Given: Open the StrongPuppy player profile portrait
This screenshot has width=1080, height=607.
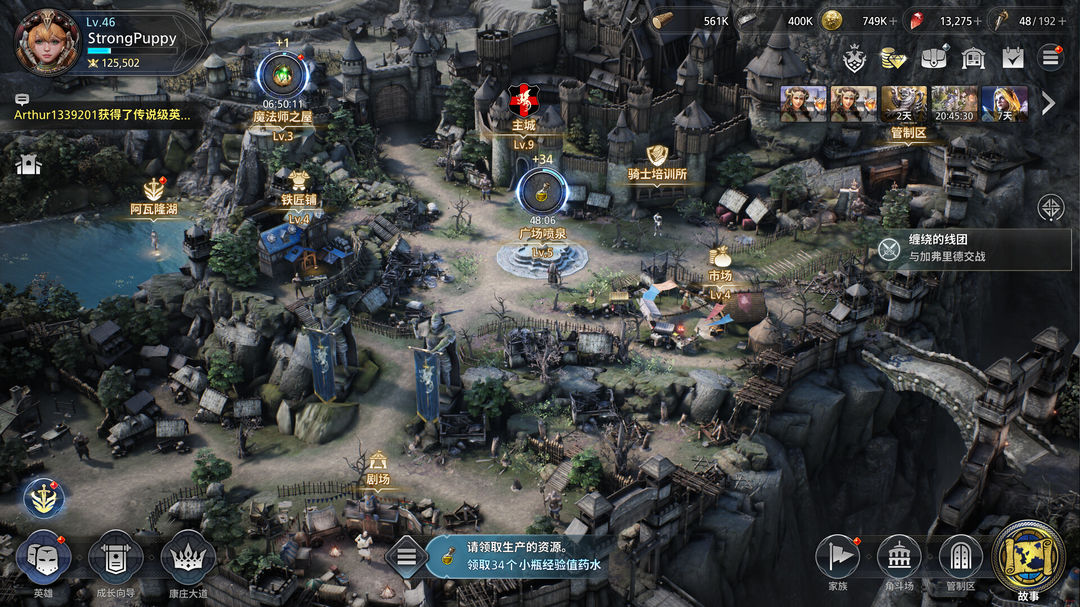Looking at the screenshot, I should 47,41.
